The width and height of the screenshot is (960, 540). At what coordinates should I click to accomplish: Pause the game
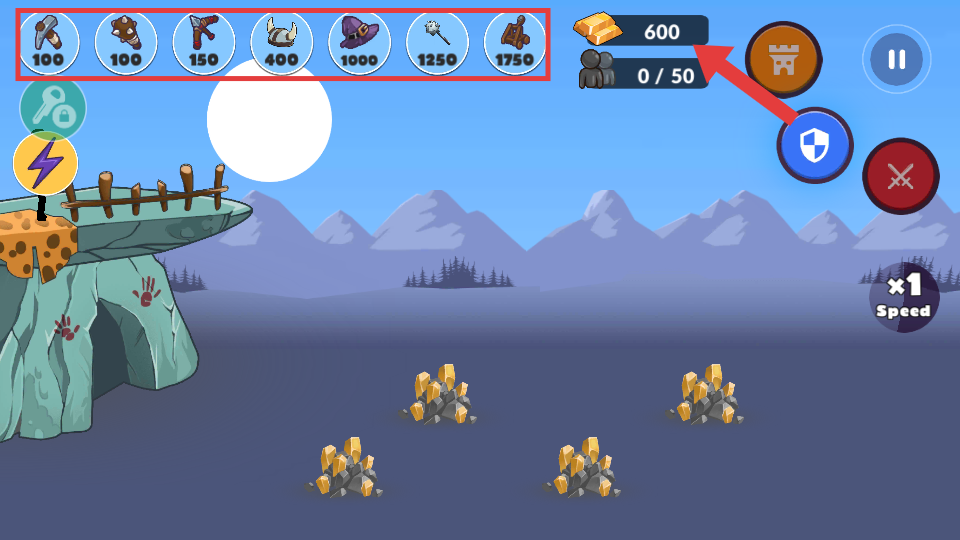(x=896, y=59)
